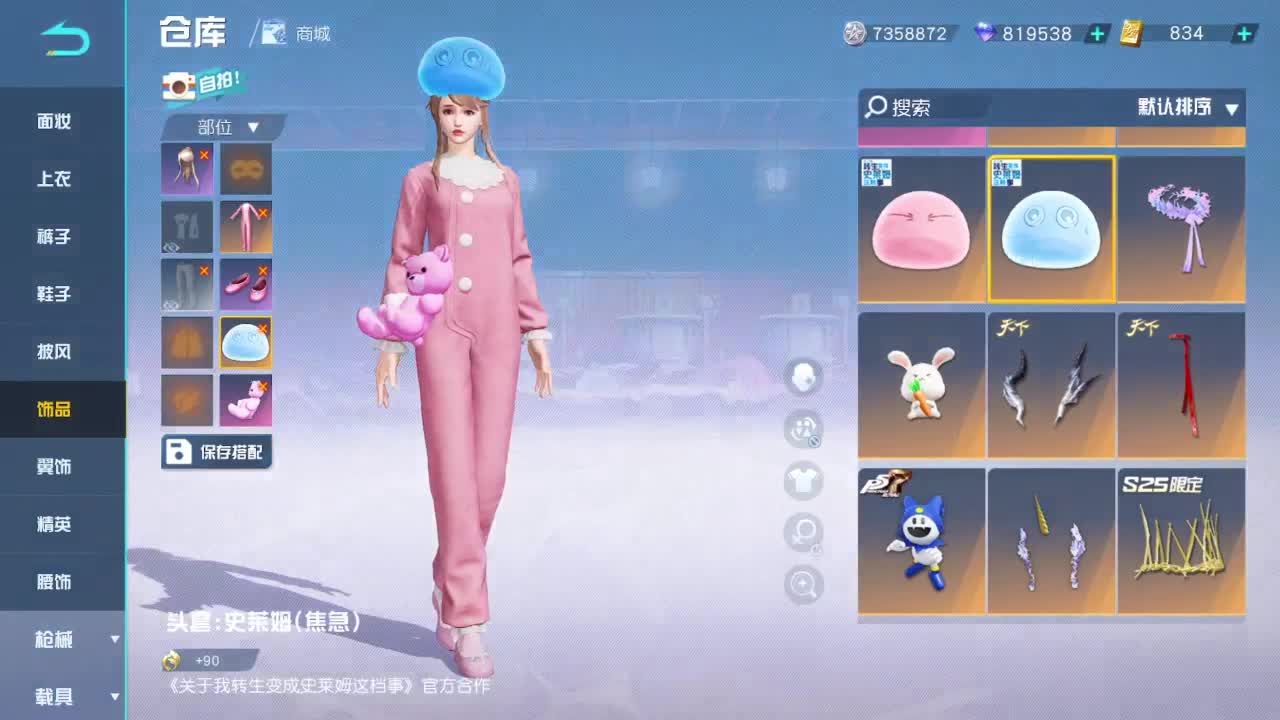Select the pink slime headwear item
This screenshot has width=1280, height=720.
pyautogui.click(x=920, y=228)
